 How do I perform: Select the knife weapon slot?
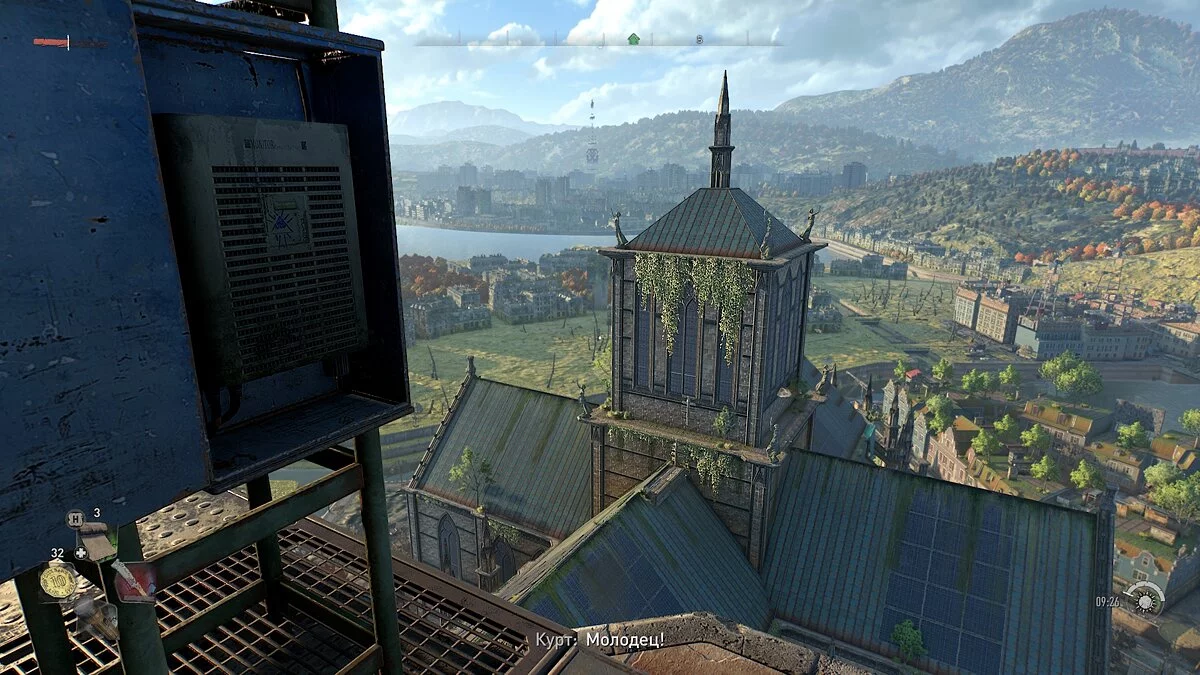(133, 582)
